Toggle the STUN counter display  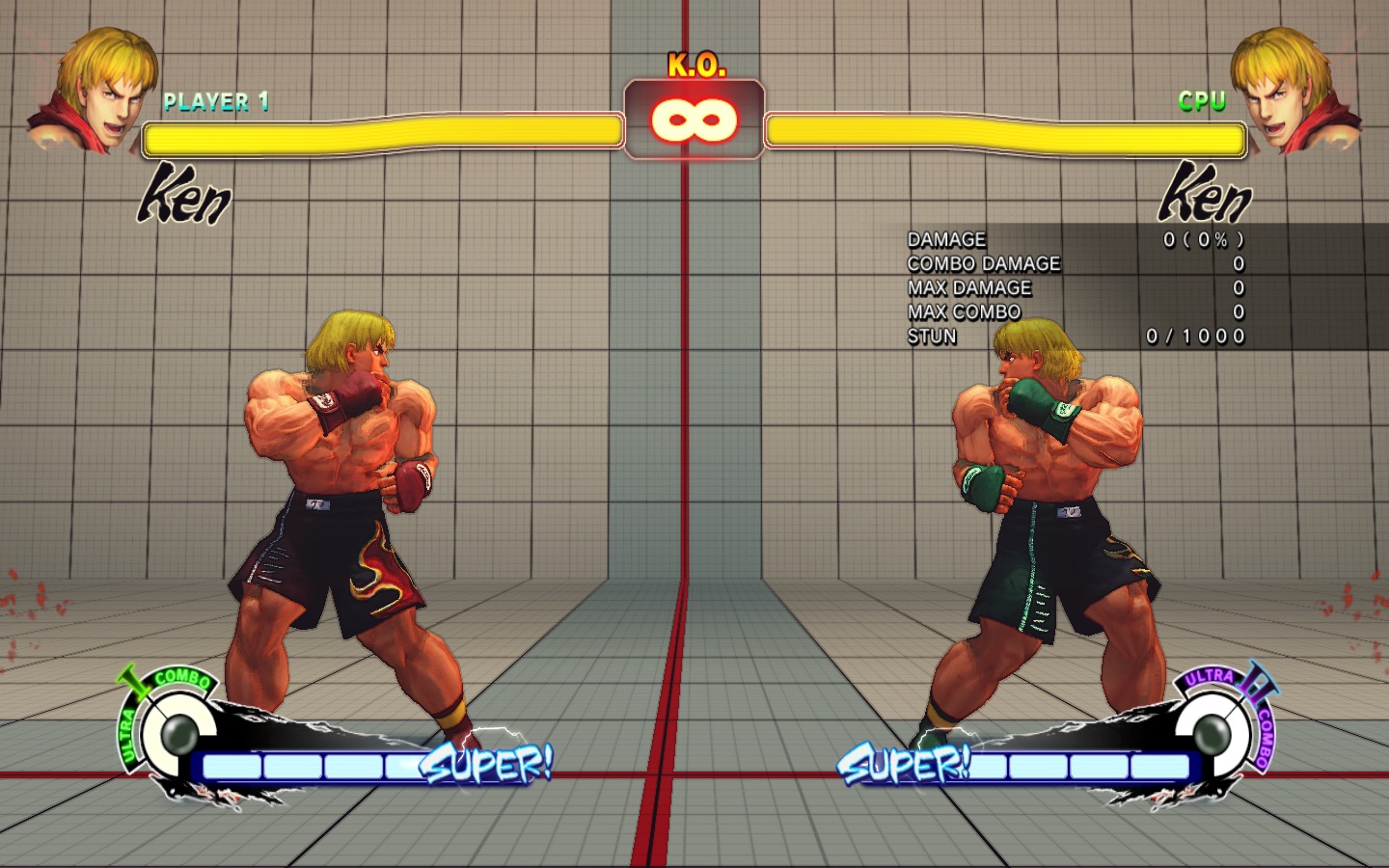click(931, 337)
